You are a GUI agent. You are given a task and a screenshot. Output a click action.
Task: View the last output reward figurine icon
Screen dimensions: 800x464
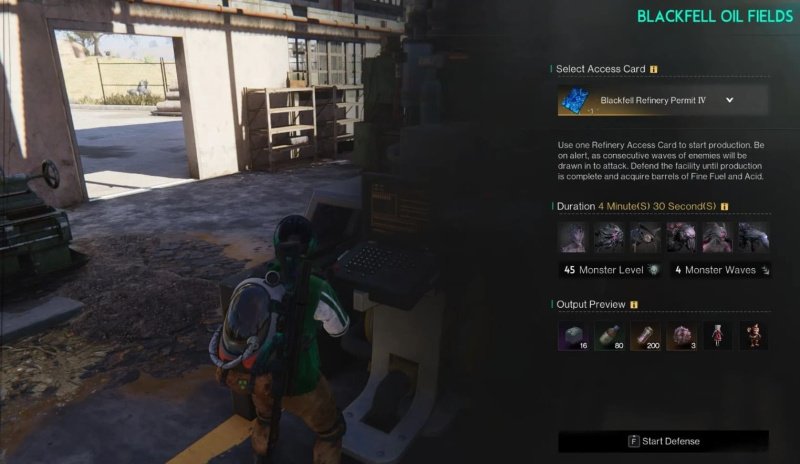coord(753,336)
